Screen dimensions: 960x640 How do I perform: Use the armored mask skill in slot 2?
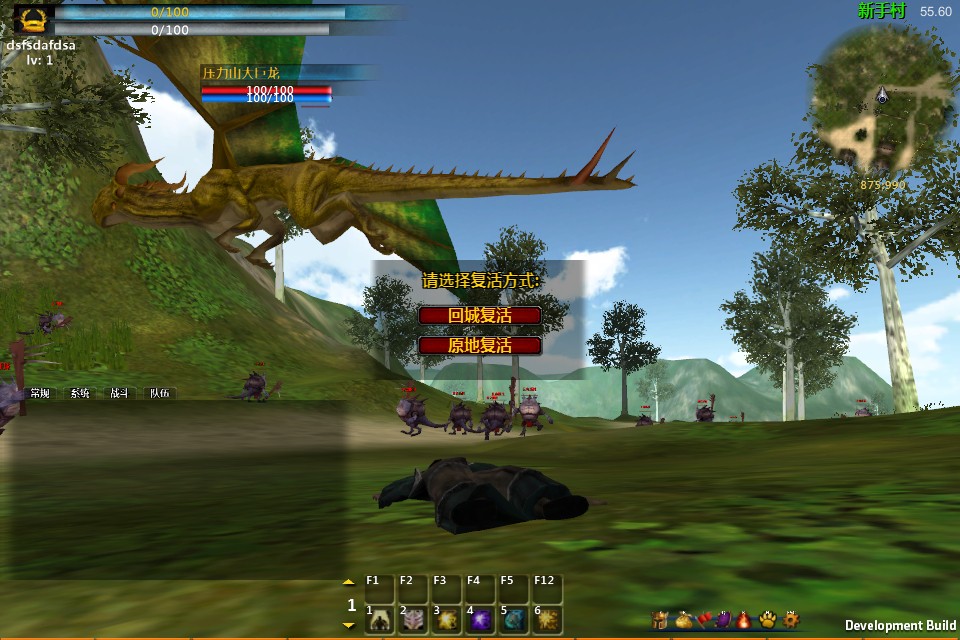click(413, 620)
